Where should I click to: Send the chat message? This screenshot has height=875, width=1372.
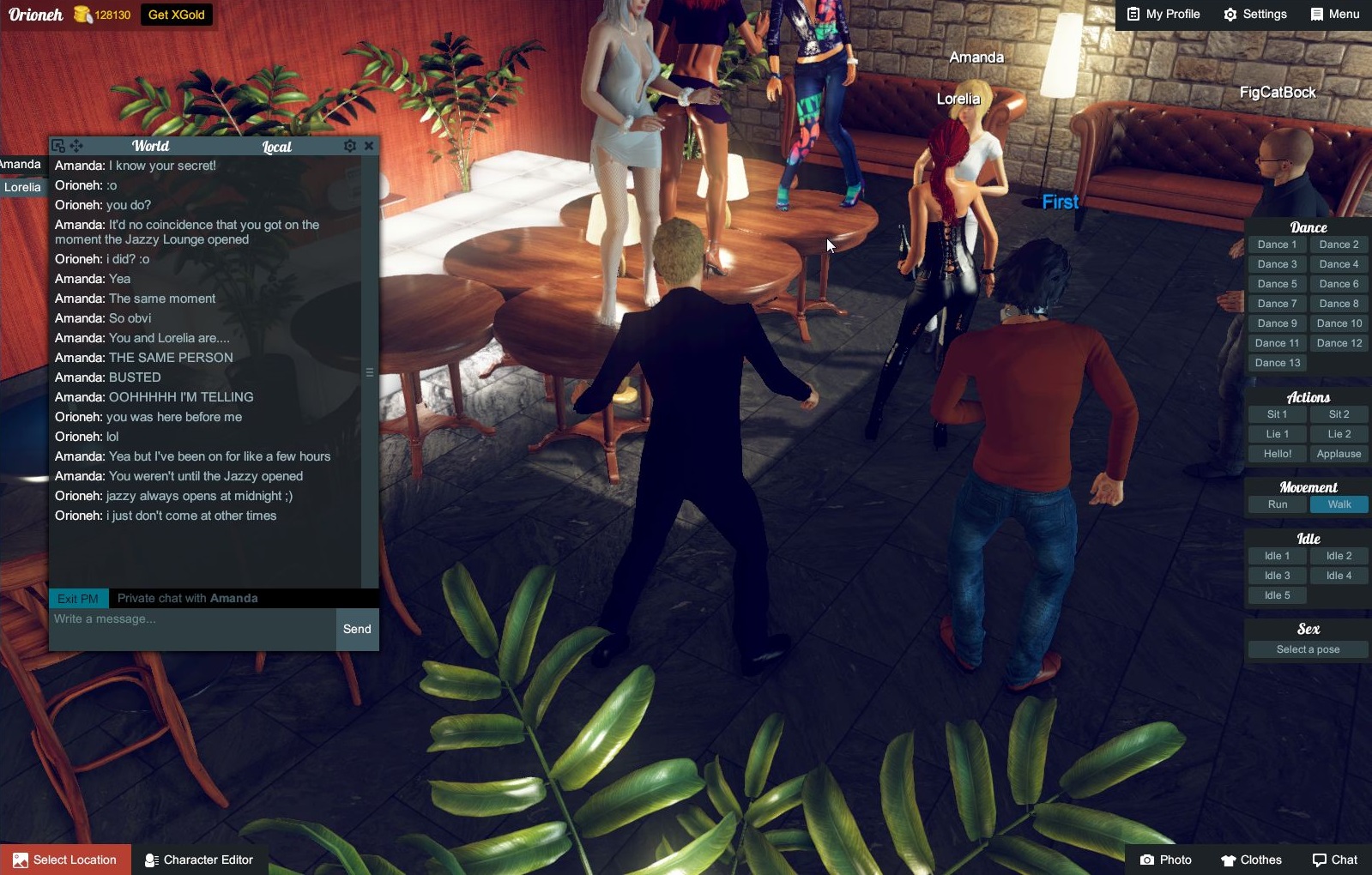point(357,629)
